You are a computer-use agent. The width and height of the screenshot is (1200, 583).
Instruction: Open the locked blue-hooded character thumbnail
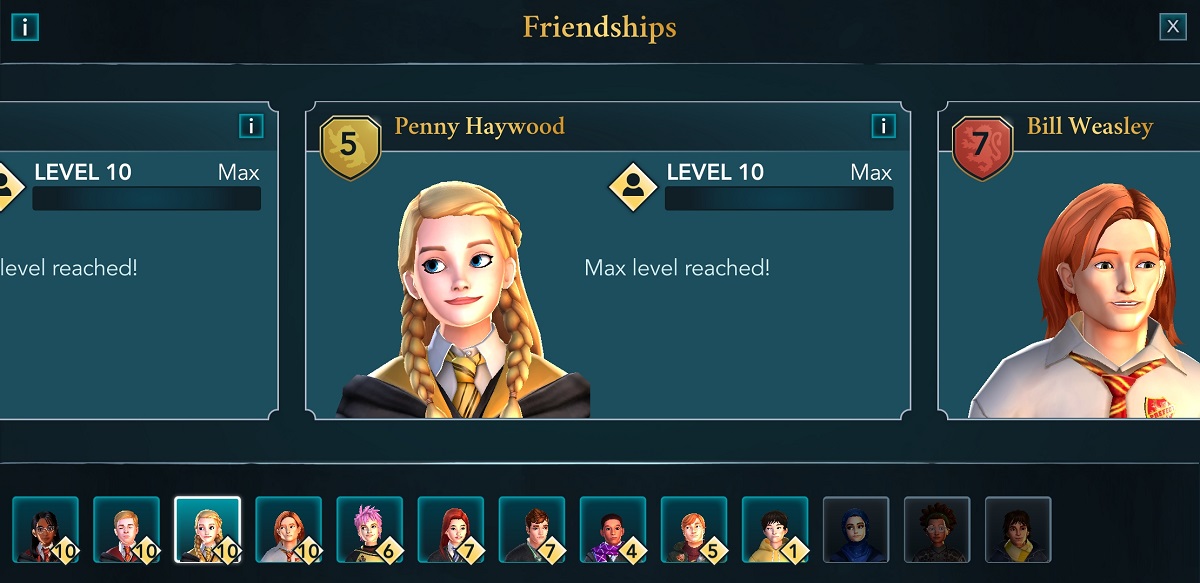click(855, 529)
